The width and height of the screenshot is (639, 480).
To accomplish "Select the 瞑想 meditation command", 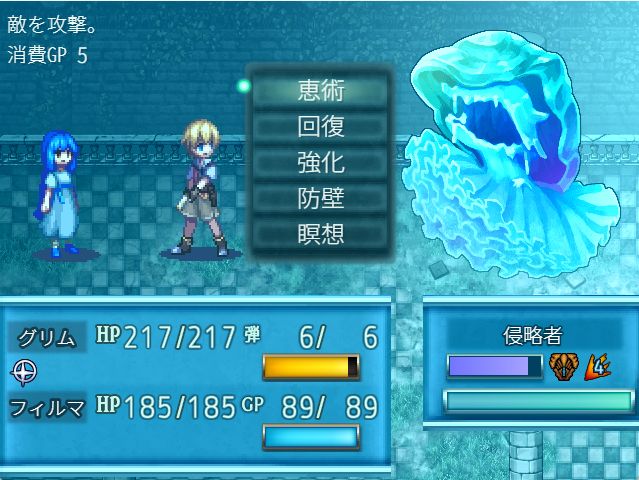I will click(x=320, y=234).
